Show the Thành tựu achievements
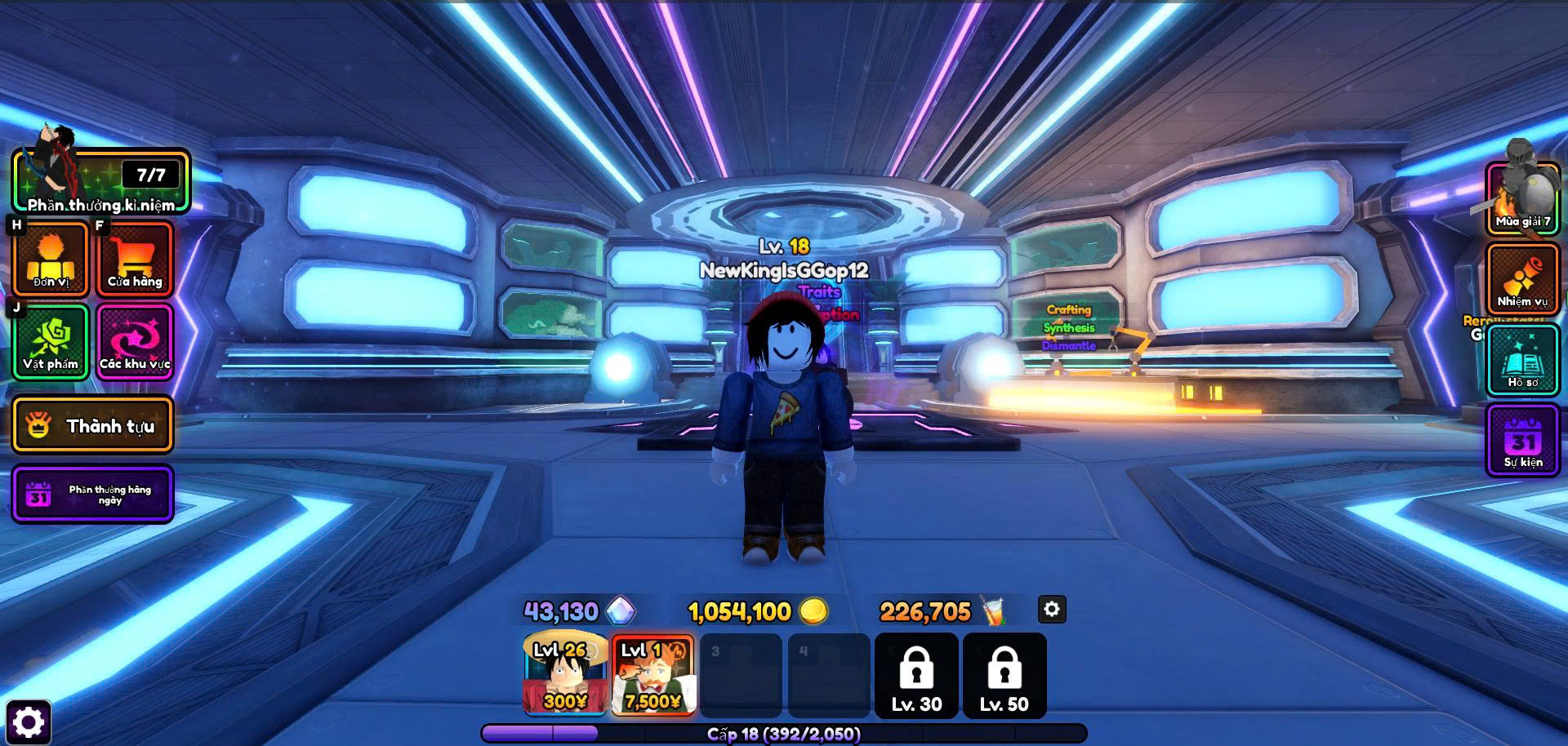1568x746 pixels. tap(92, 425)
